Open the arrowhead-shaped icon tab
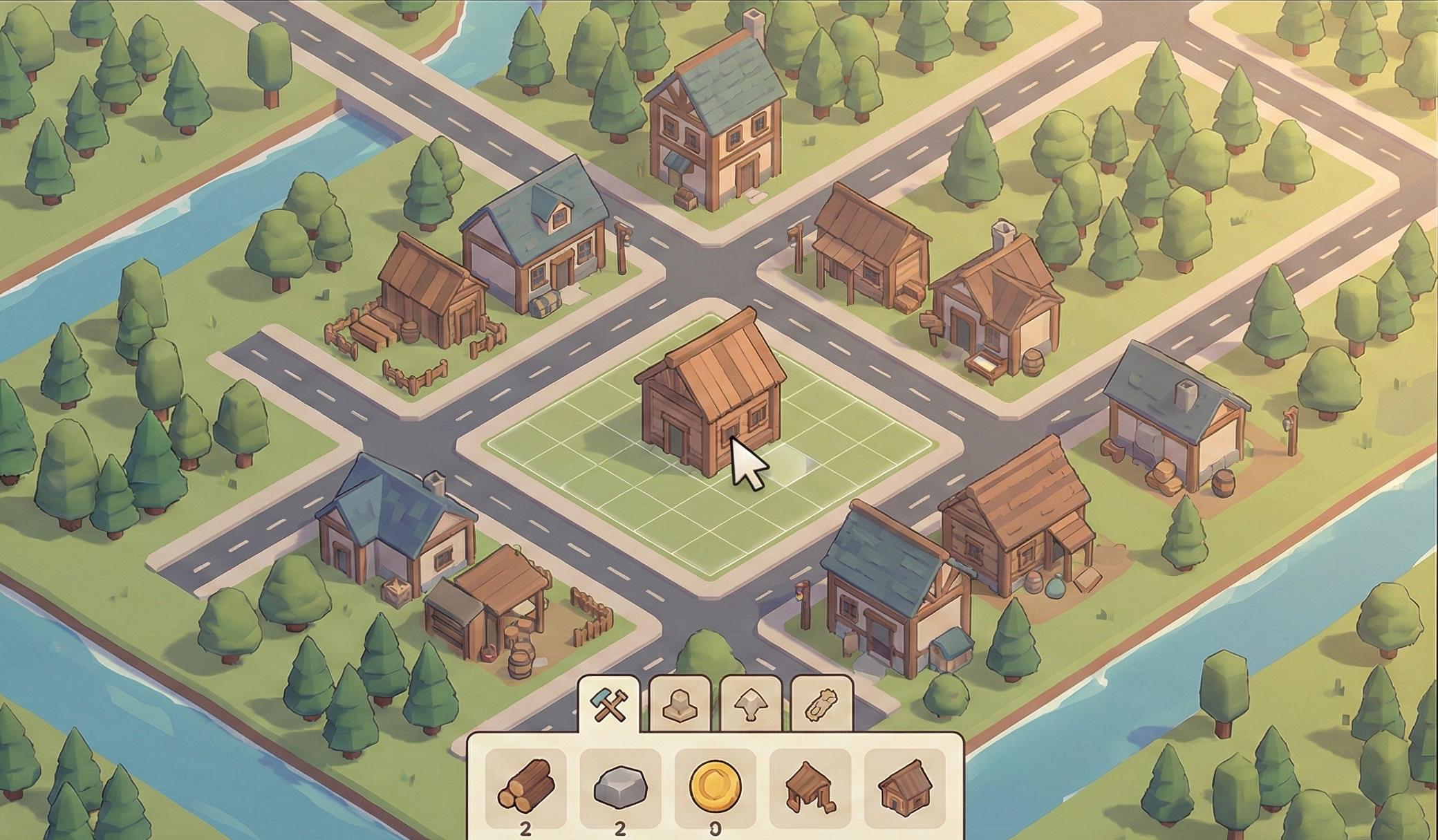Viewport: 1438px width, 840px height. [750, 705]
